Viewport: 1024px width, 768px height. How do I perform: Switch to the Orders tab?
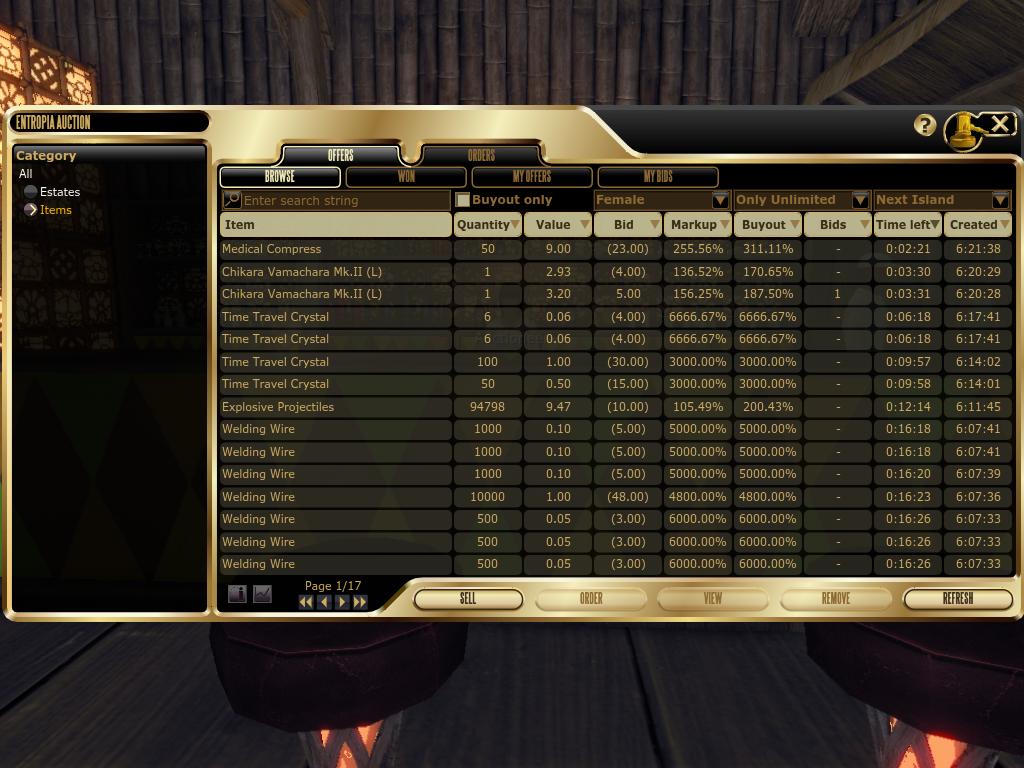481,155
